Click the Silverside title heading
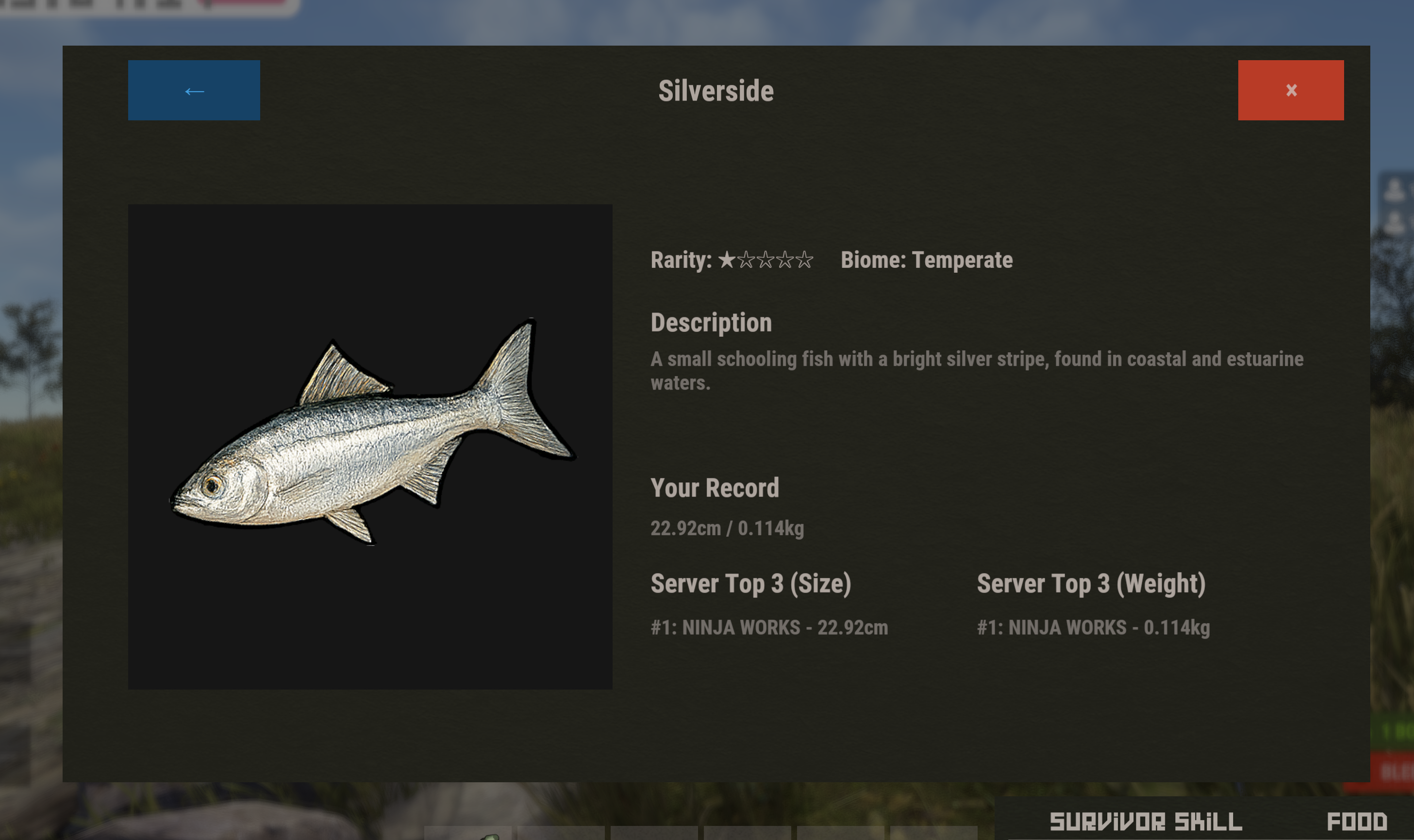The width and height of the screenshot is (1414, 840). tap(715, 91)
